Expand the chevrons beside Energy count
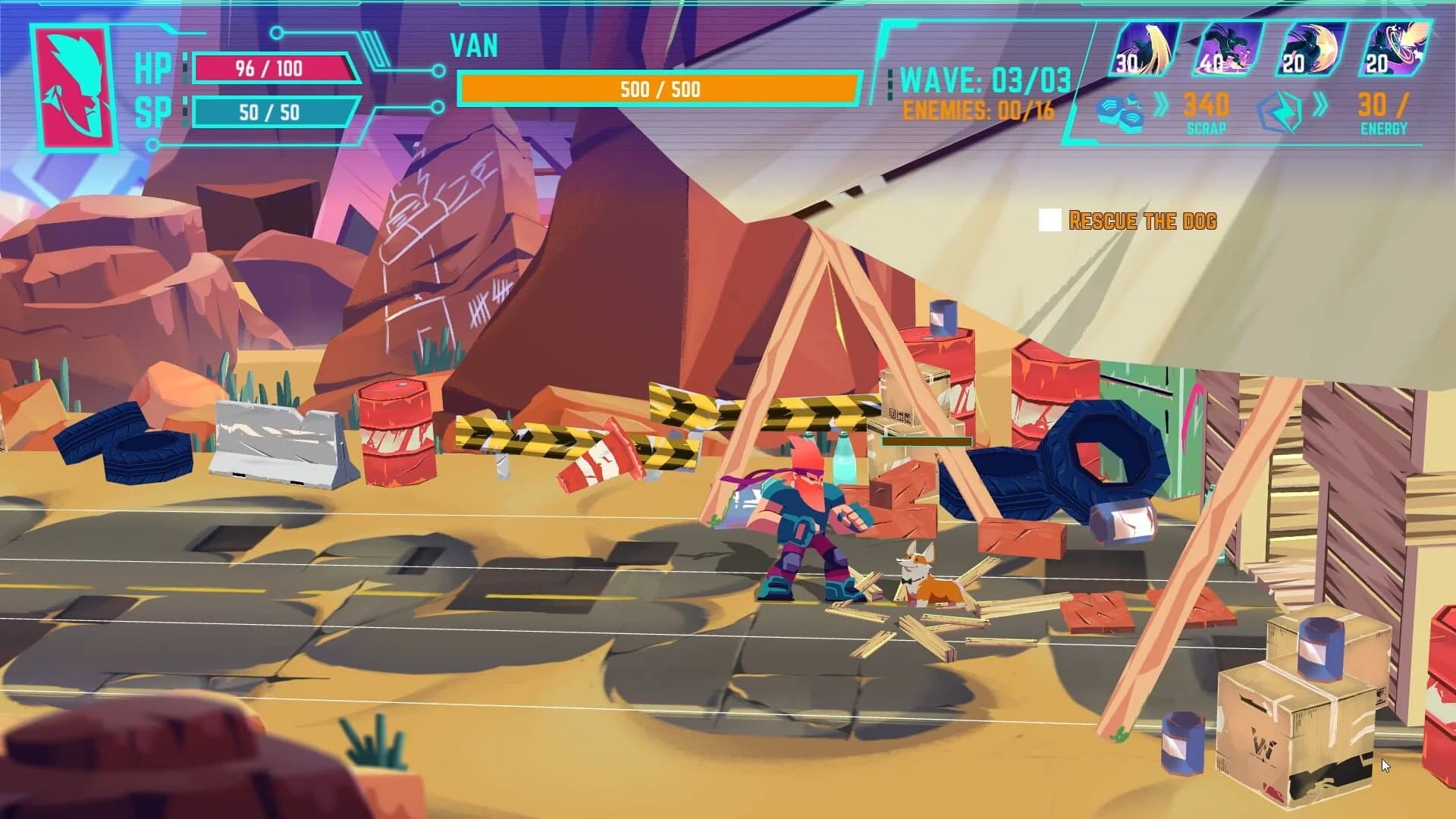 tap(1321, 106)
